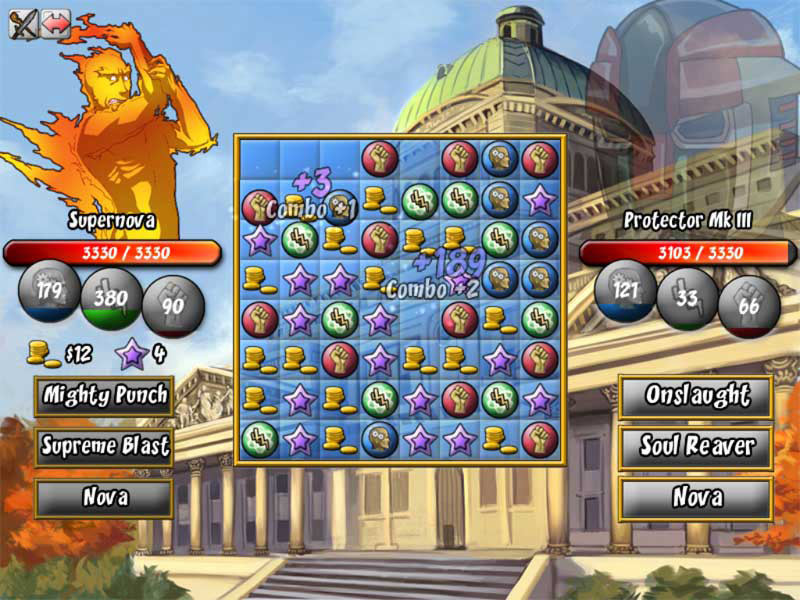Activate the Supreme Blast ability

[x=104, y=446]
